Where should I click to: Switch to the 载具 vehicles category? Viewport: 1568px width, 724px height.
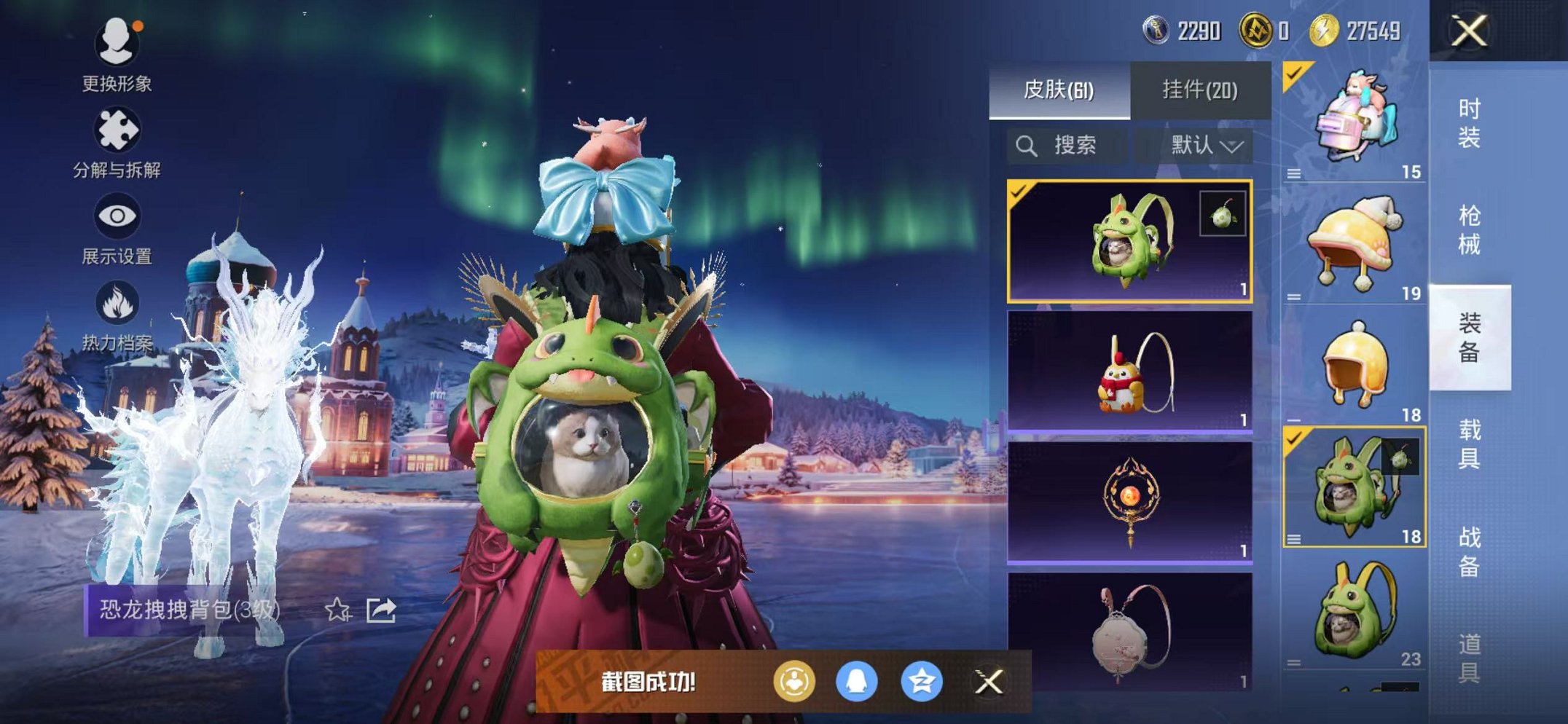click(x=1469, y=444)
